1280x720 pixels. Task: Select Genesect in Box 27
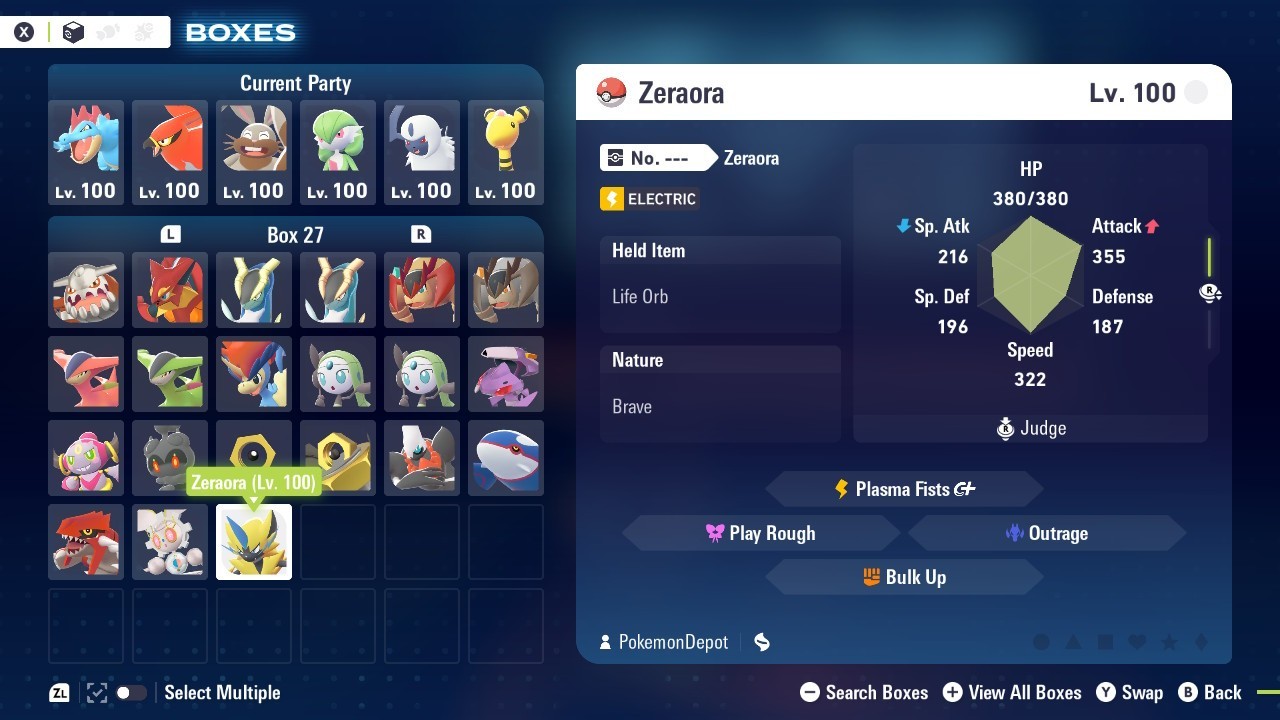click(506, 374)
